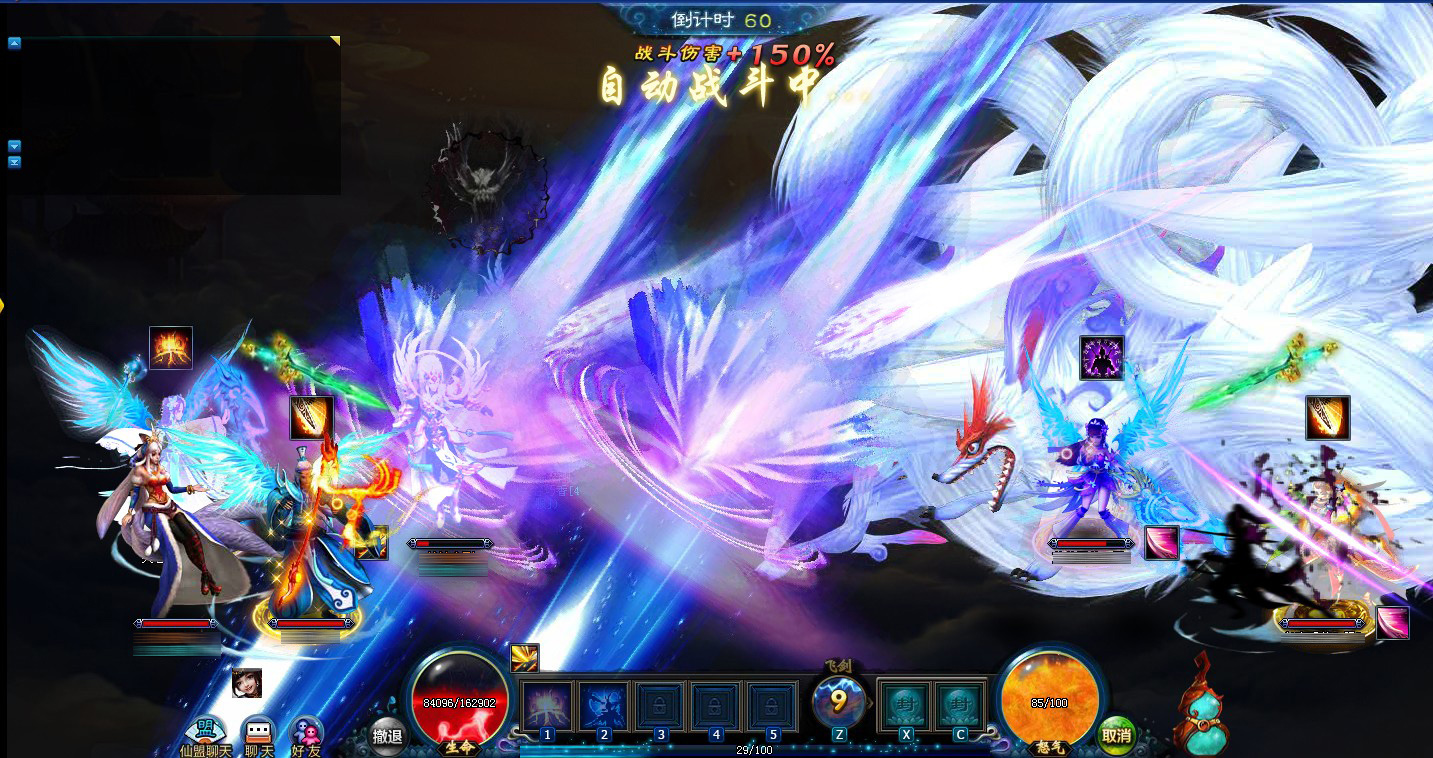Select the sealed slot labeled C
The height and width of the screenshot is (758, 1433).
coord(960,705)
